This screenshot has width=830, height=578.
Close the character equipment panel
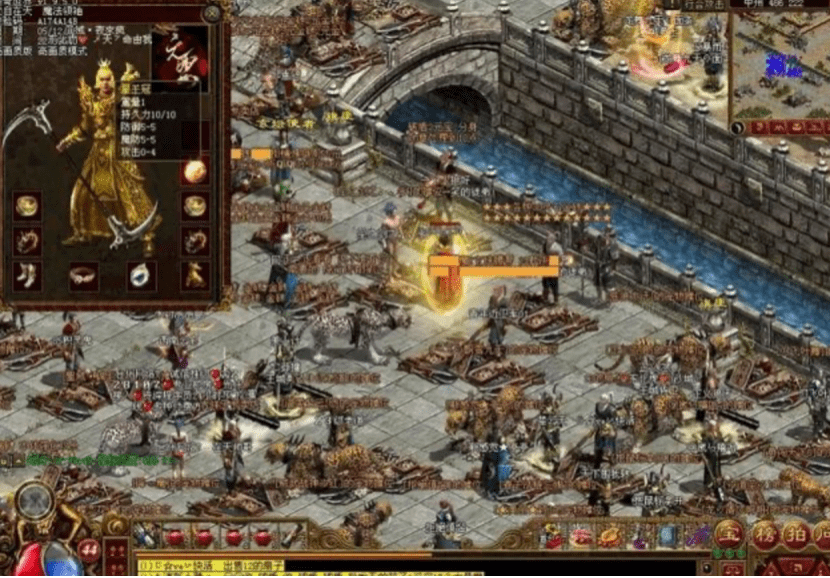pyautogui.click(x=211, y=13)
